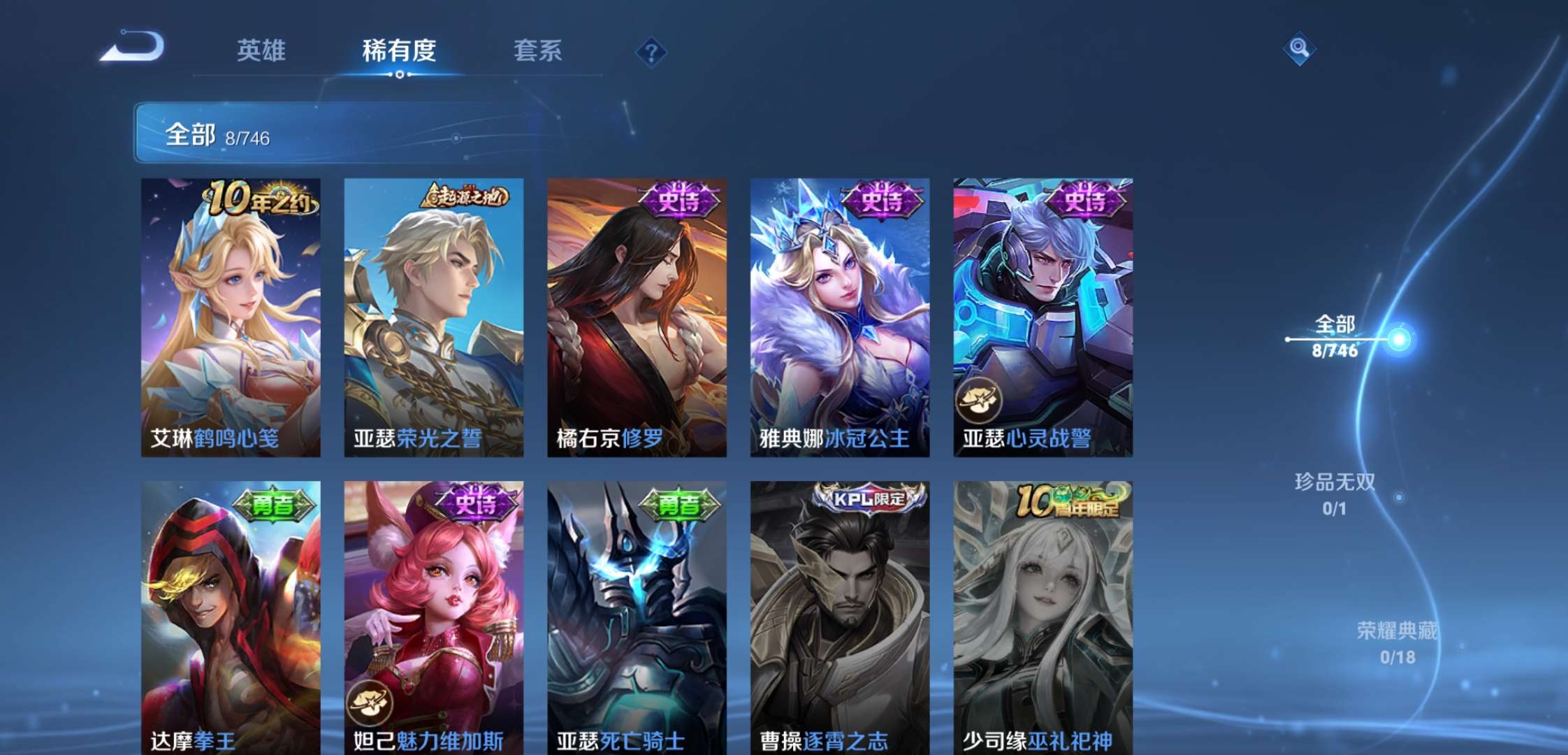Select the 稀有度 tab label
Viewport: 1568px width, 755px height.
click(399, 50)
